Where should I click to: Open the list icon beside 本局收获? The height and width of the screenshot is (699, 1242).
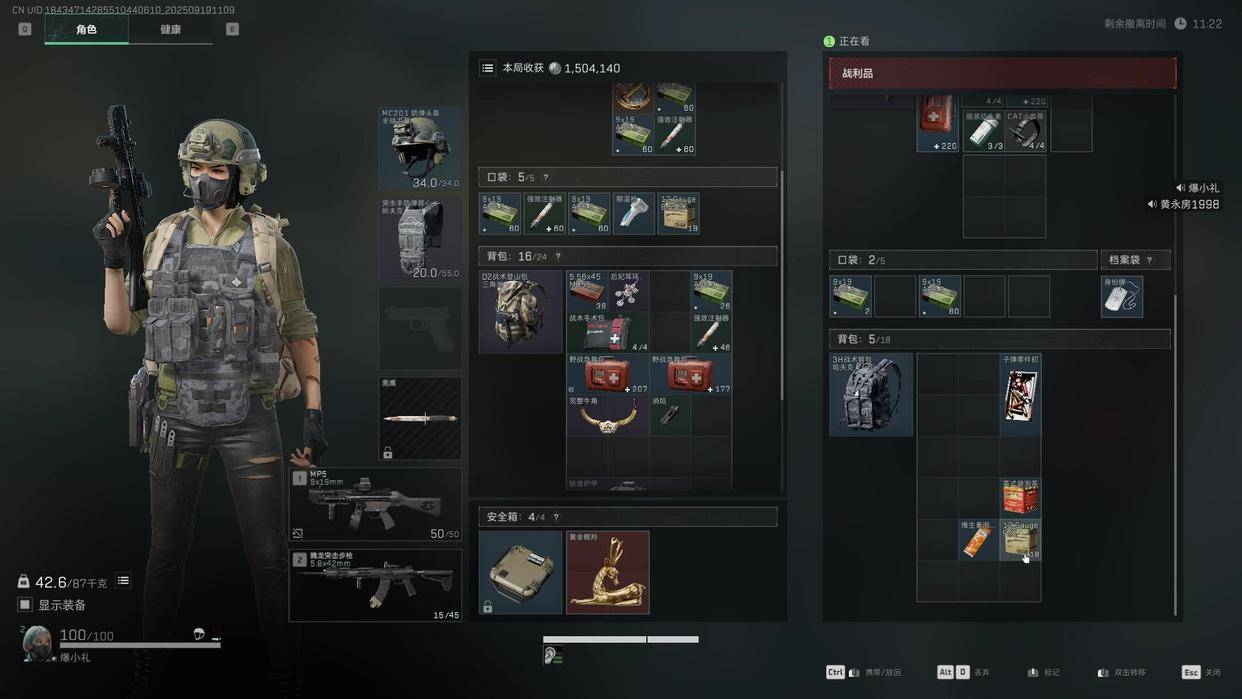(487, 68)
